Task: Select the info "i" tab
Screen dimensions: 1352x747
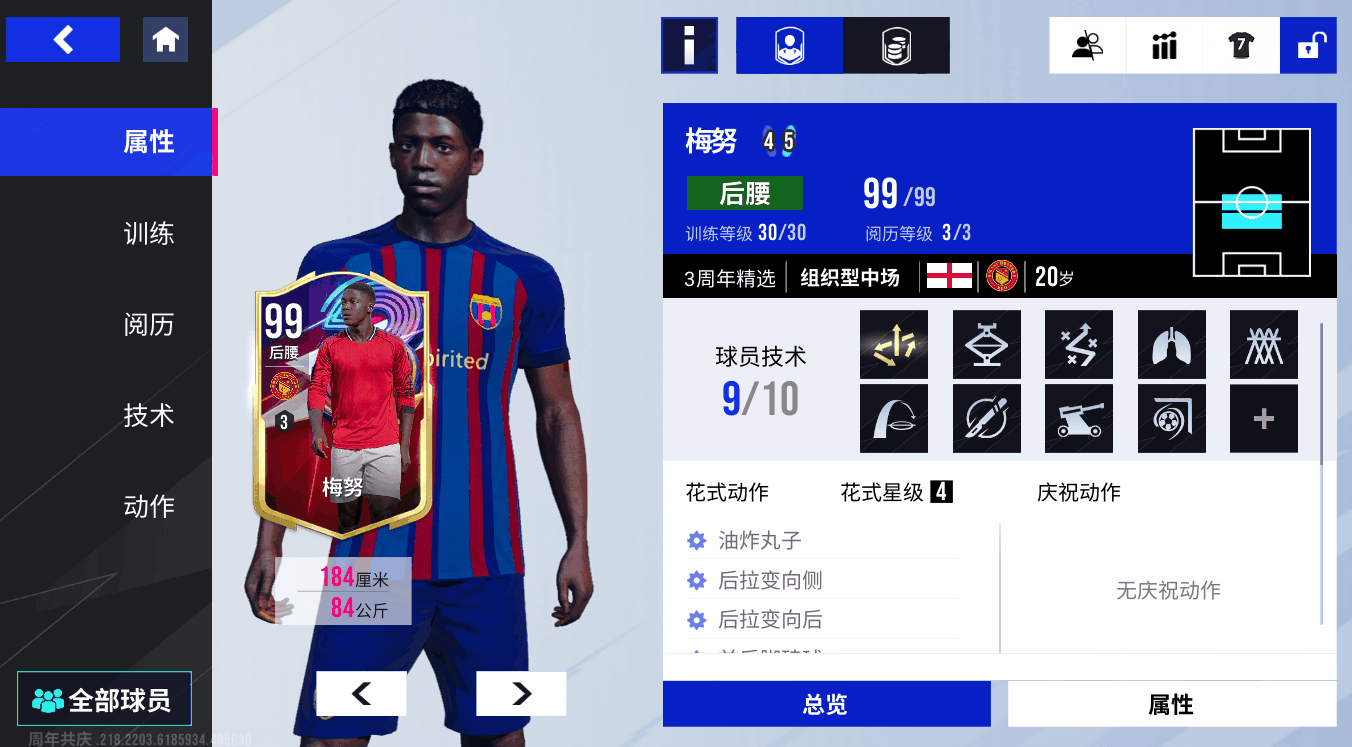Action: pyautogui.click(x=689, y=46)
